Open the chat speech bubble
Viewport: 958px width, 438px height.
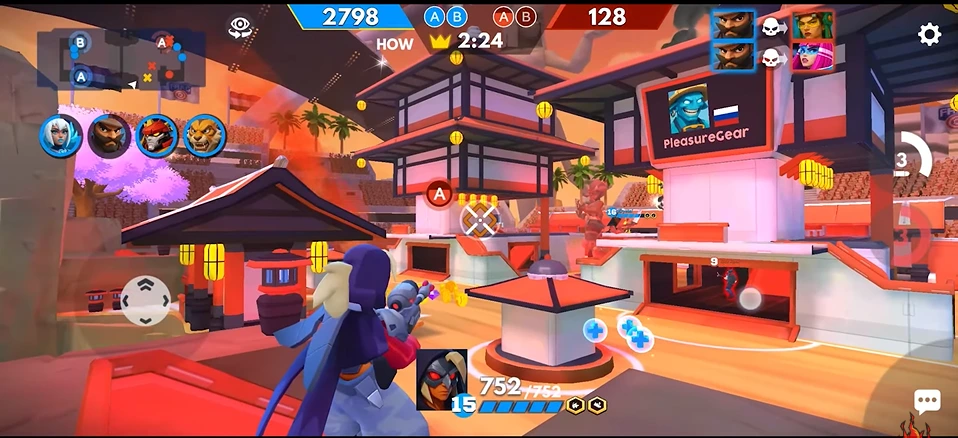coord(927,402)
